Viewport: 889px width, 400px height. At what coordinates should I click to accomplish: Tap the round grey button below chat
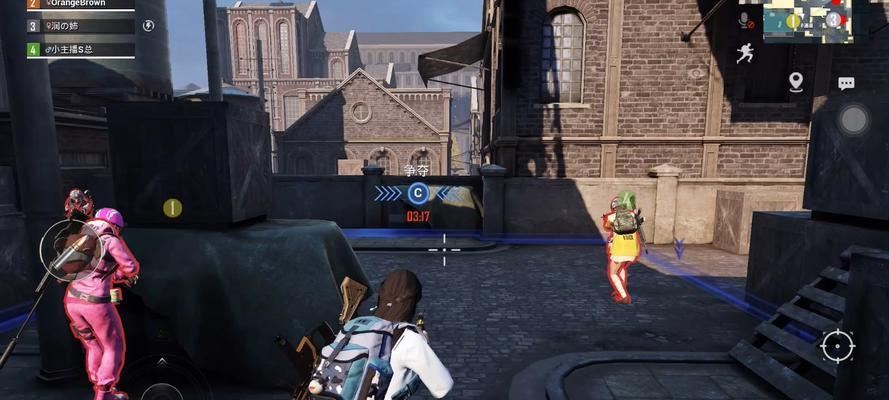point(852,120)
